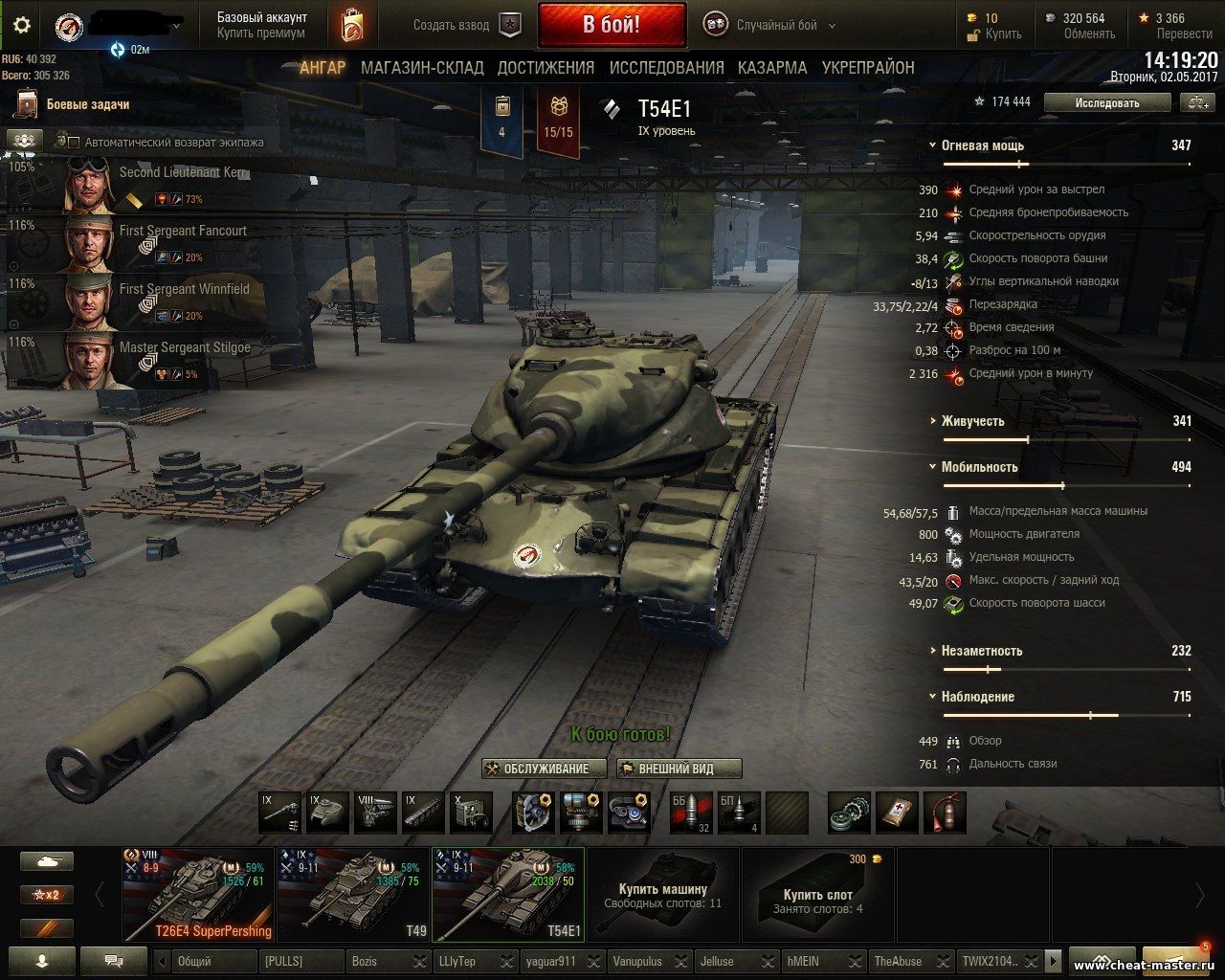The width and height of the screenshot is (1225, 980).
Task: Start battle with the red В бой! button
Action: (612, 25)
